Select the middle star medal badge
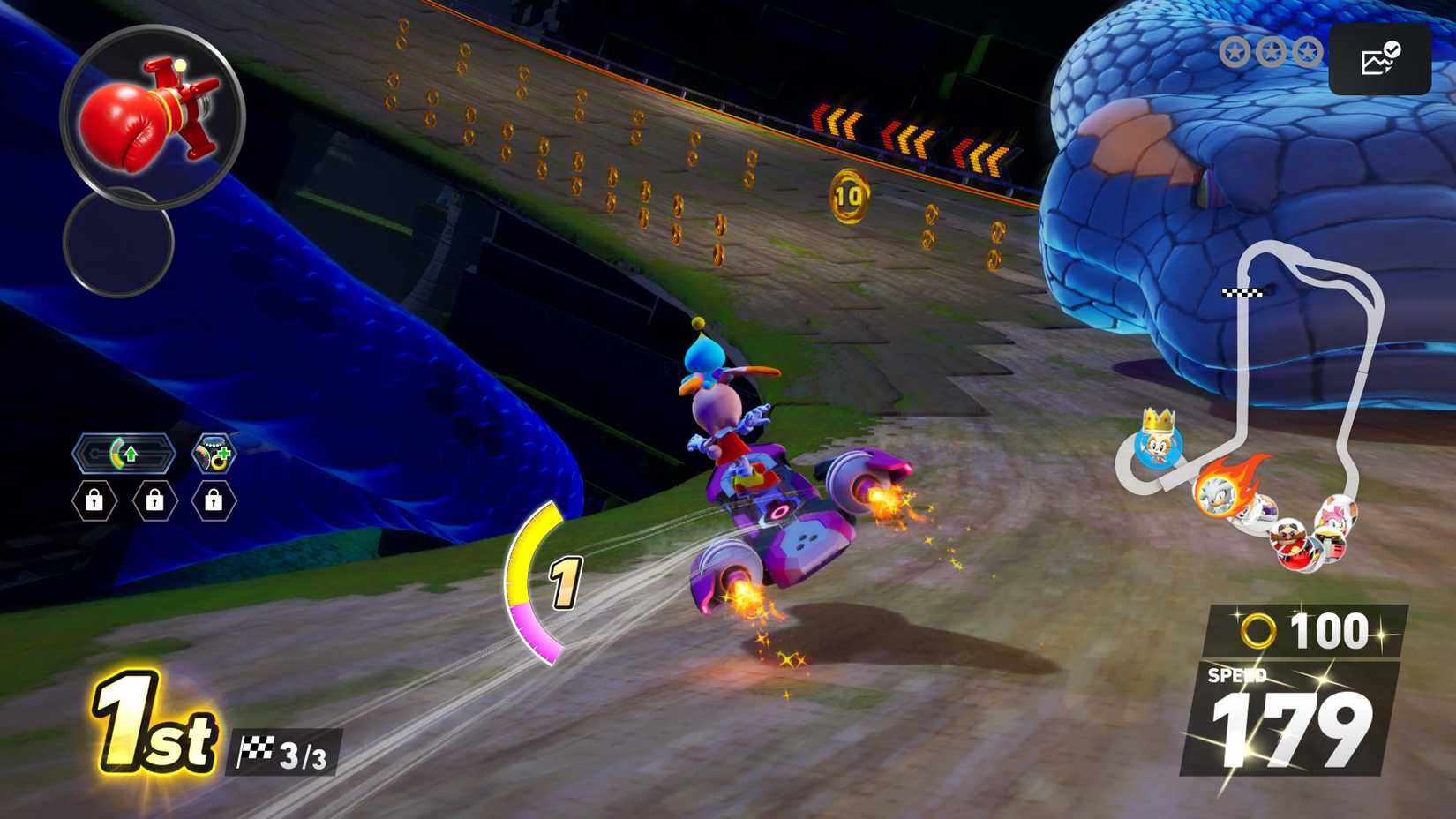 tap(1271, 51)
